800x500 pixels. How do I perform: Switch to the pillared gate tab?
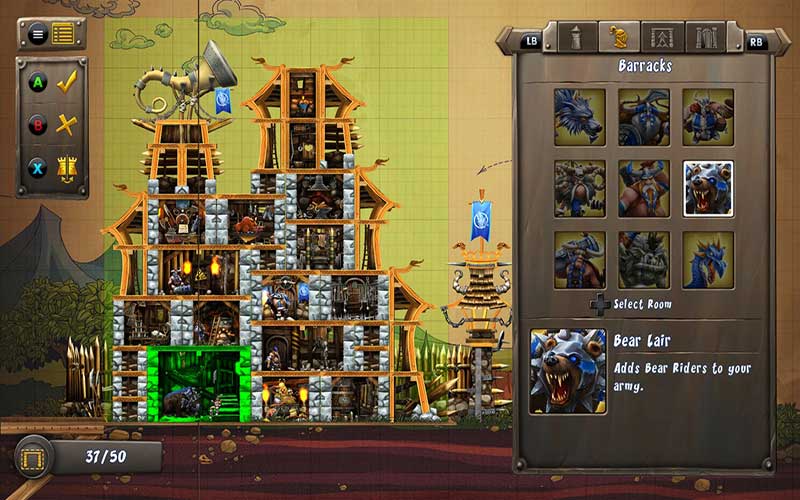[705, 37]
